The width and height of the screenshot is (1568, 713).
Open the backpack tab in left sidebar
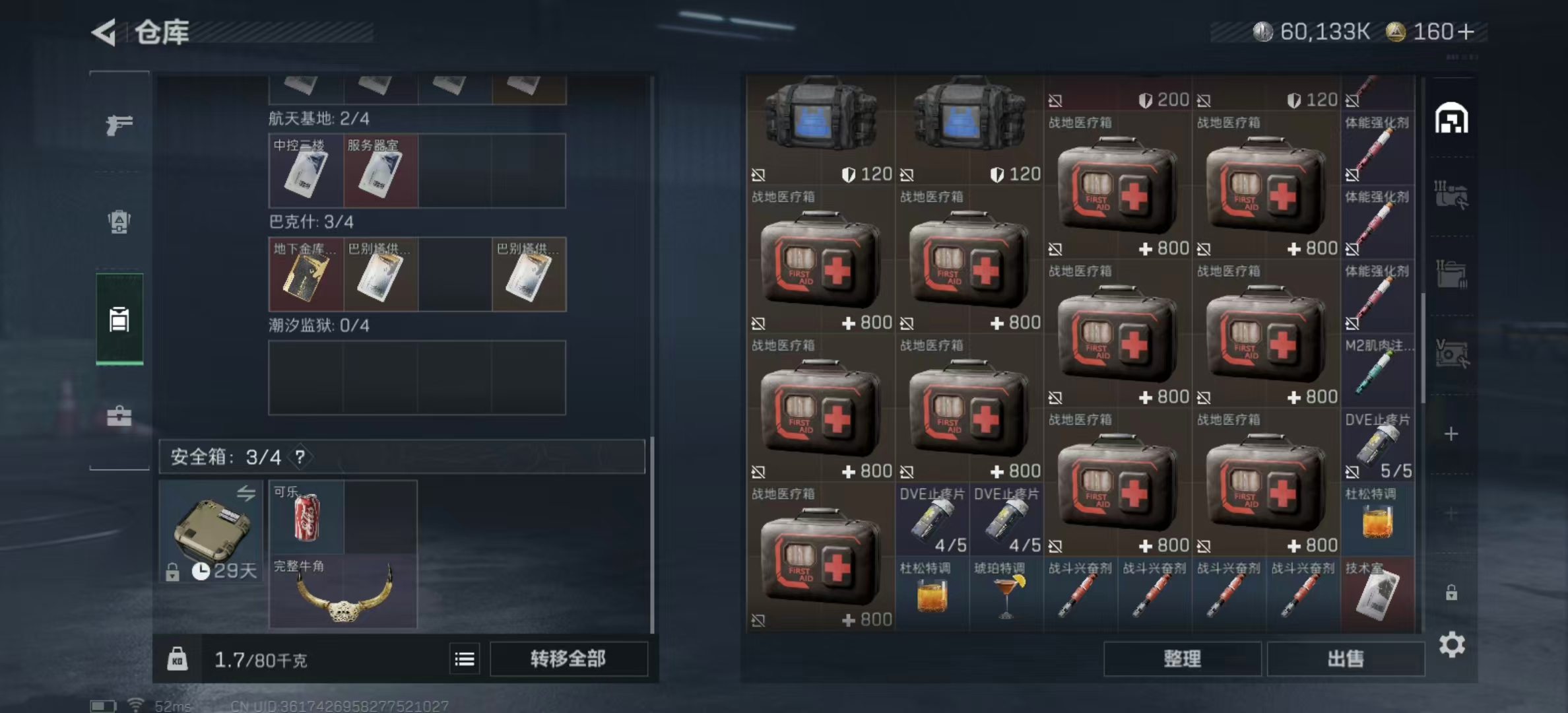pos(119,222)
